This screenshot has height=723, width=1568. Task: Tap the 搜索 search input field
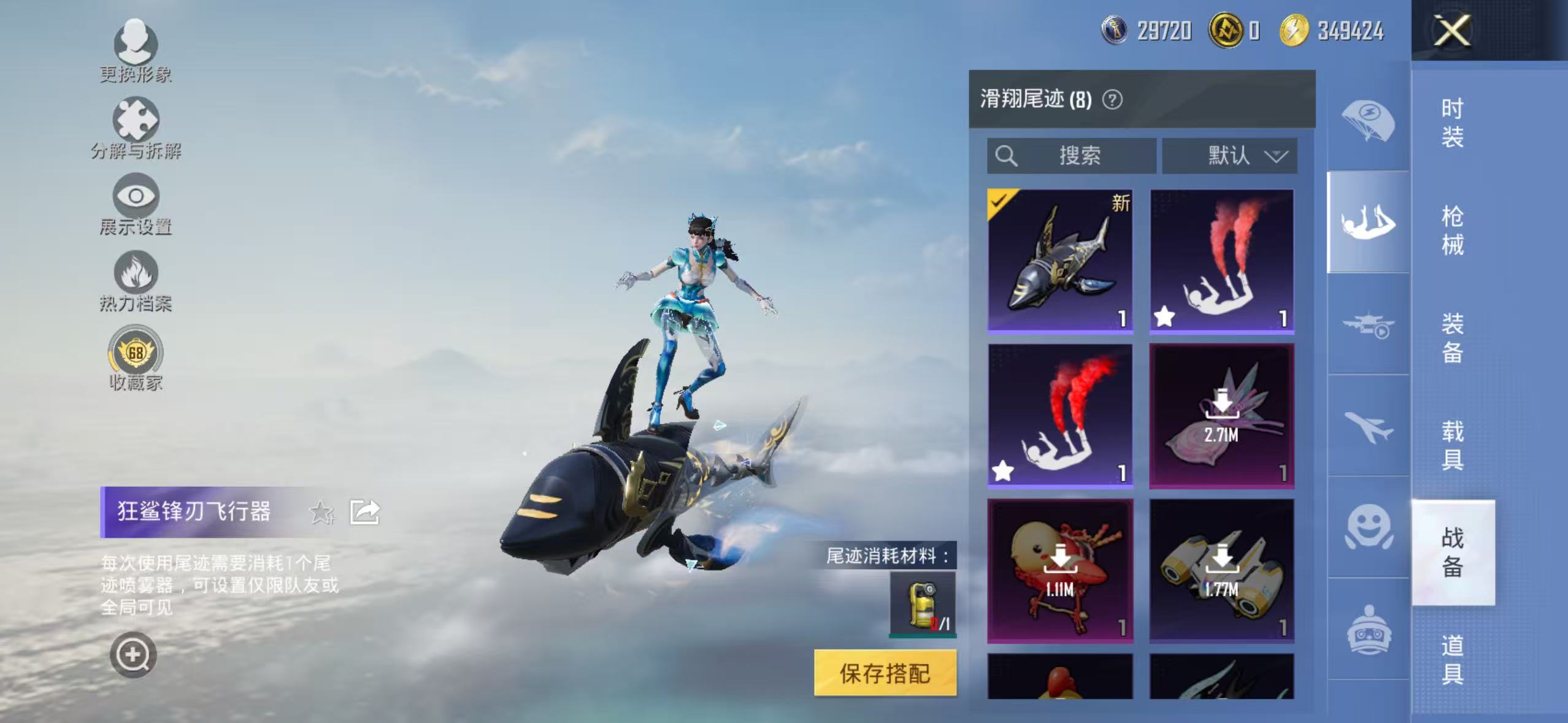pyautogui.click(x=1070, y=156)
